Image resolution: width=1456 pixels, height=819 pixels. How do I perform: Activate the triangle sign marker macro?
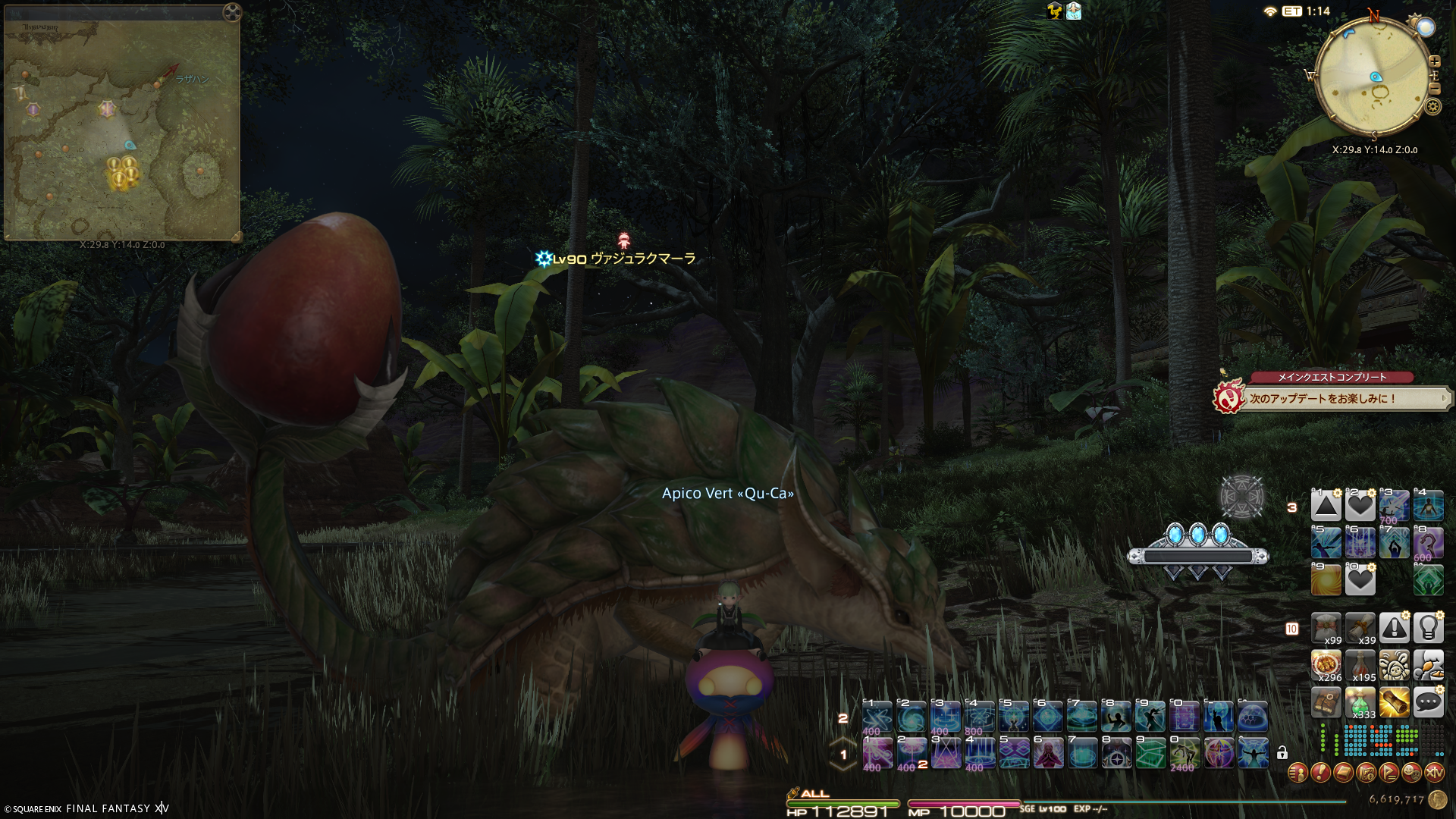pyautogui.click(x=1326, y=506)
